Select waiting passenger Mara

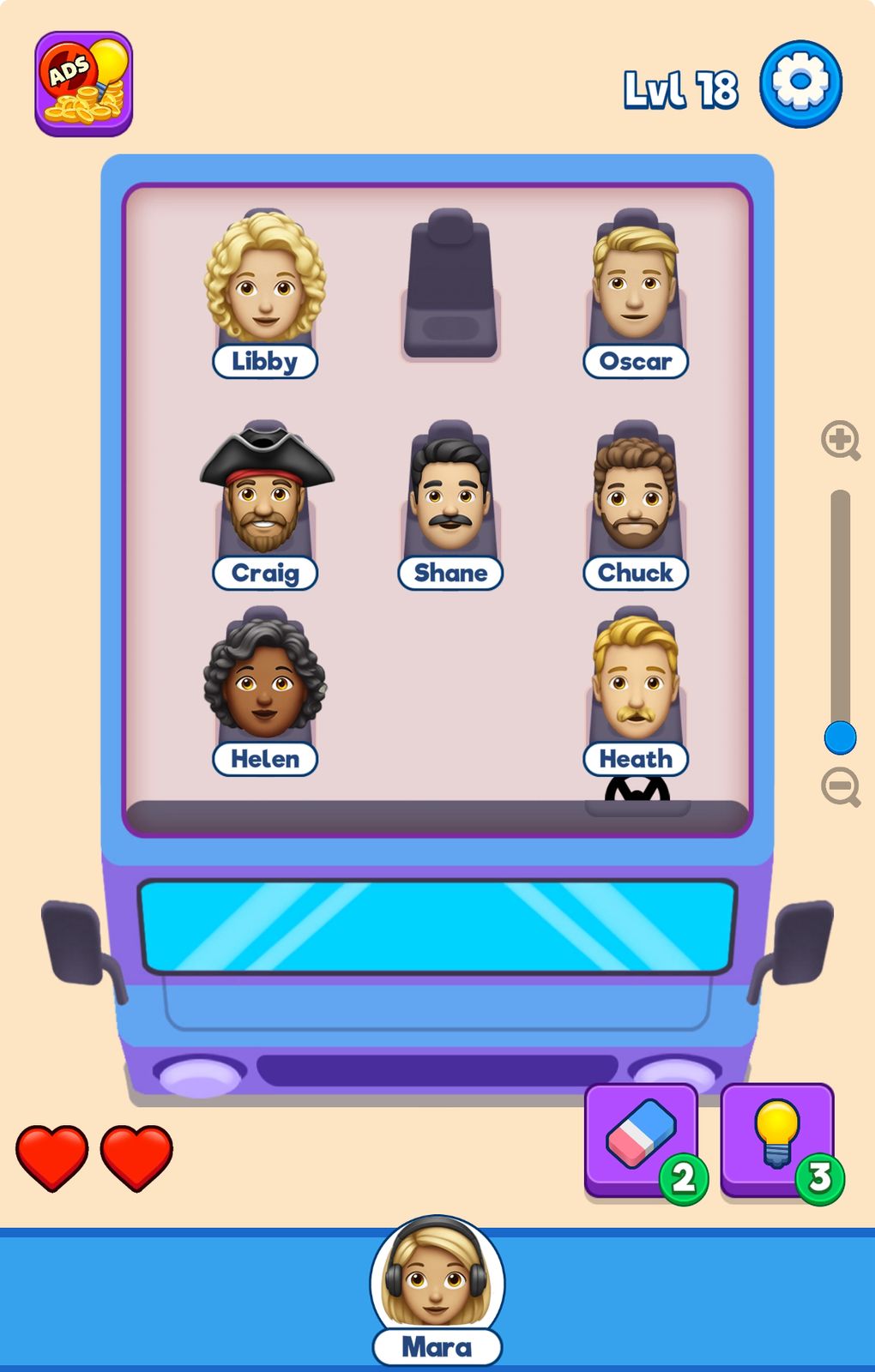point(437,1282)
